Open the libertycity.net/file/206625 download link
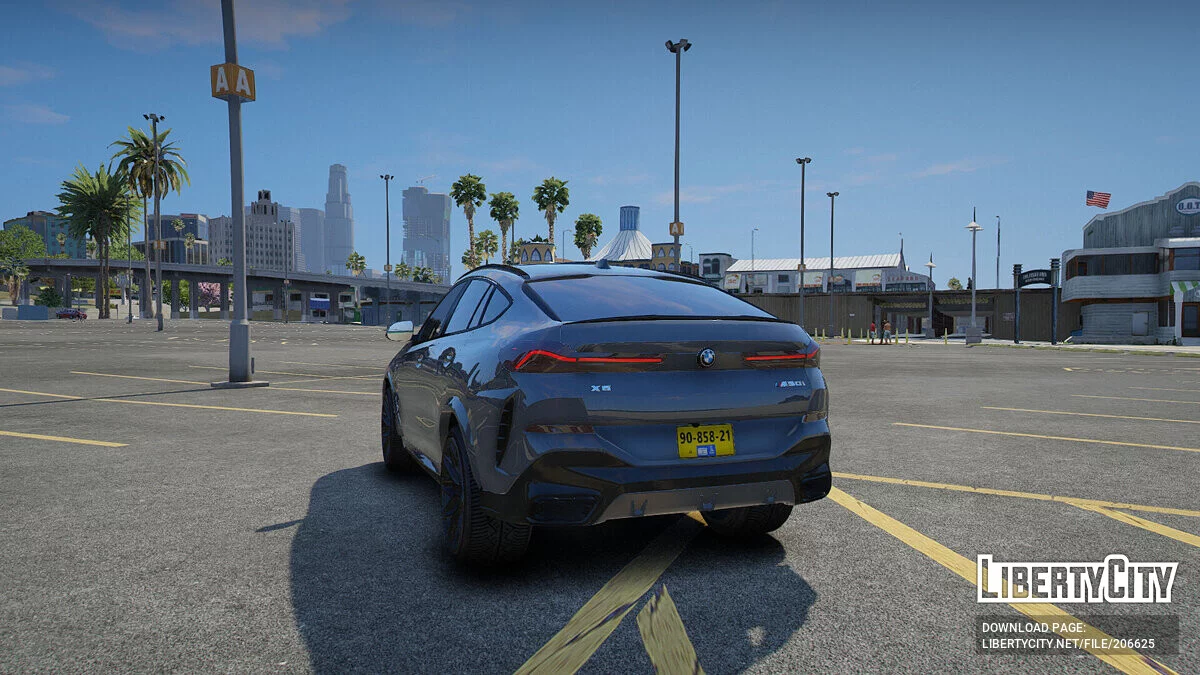Screen dimensions: 1200x675 (x=1068, y=644)
